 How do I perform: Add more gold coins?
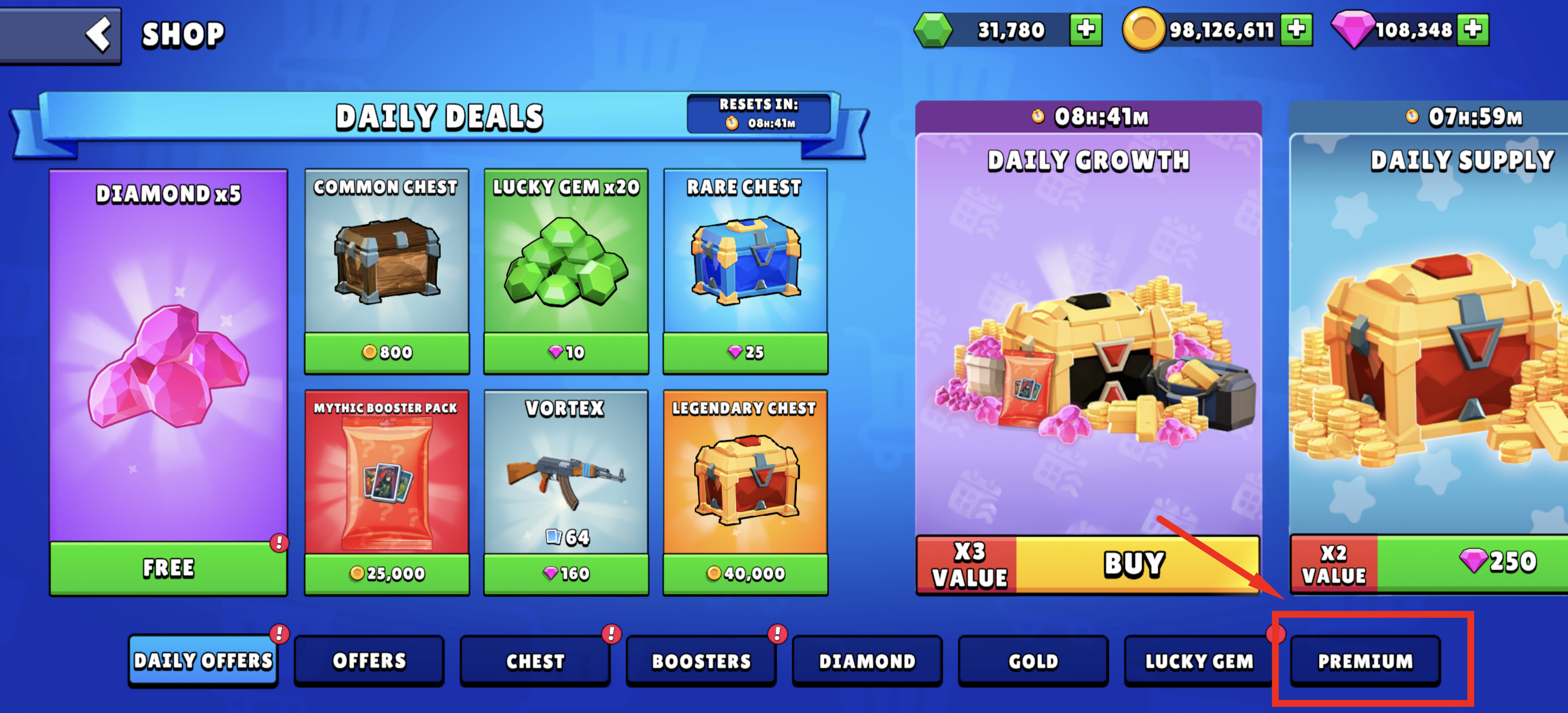(x=1296, y=29)
